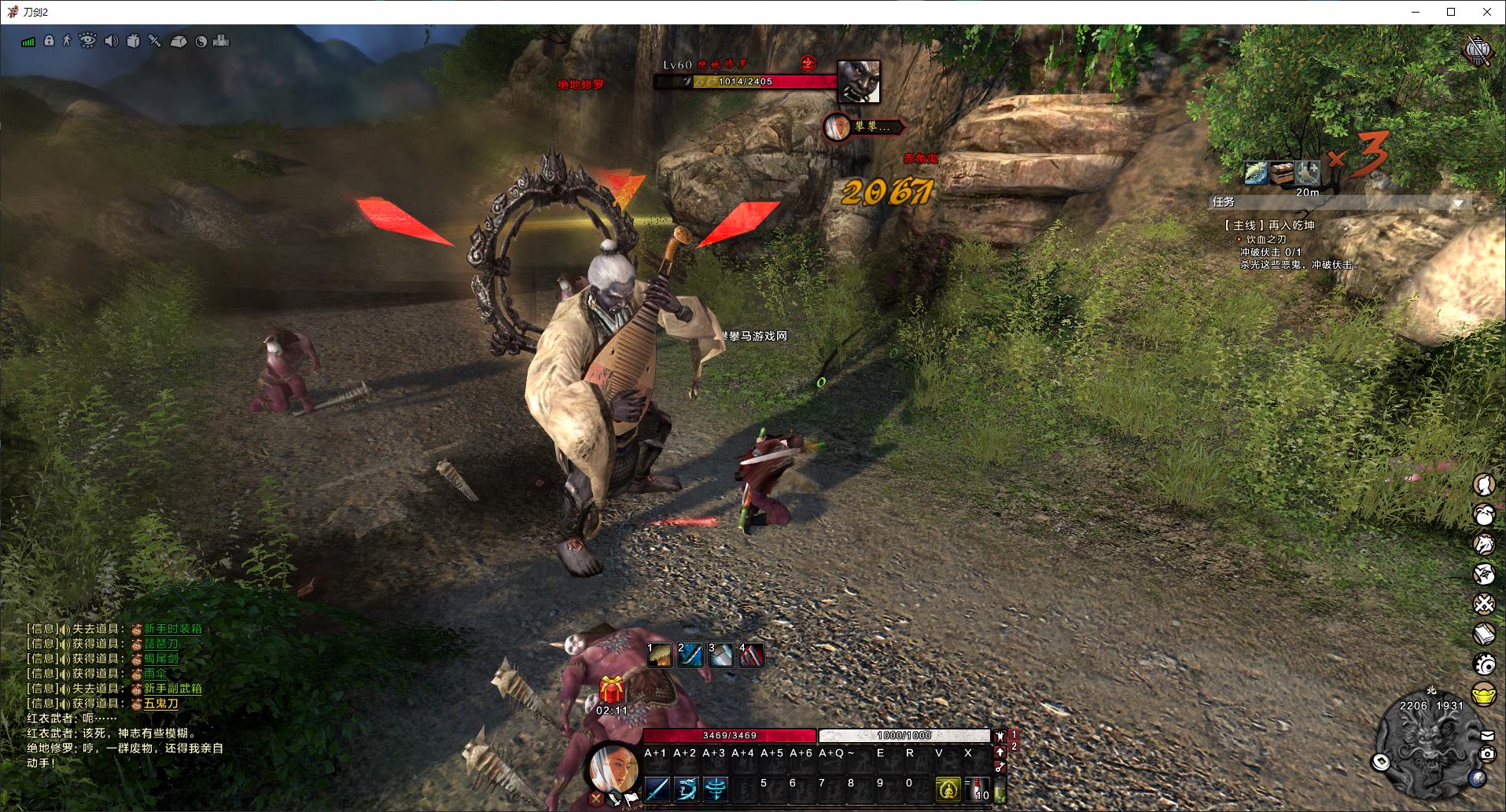This screenshot has width=1506, height=812.
Task: Toggle the eye visibility icon
Action: 87,41
